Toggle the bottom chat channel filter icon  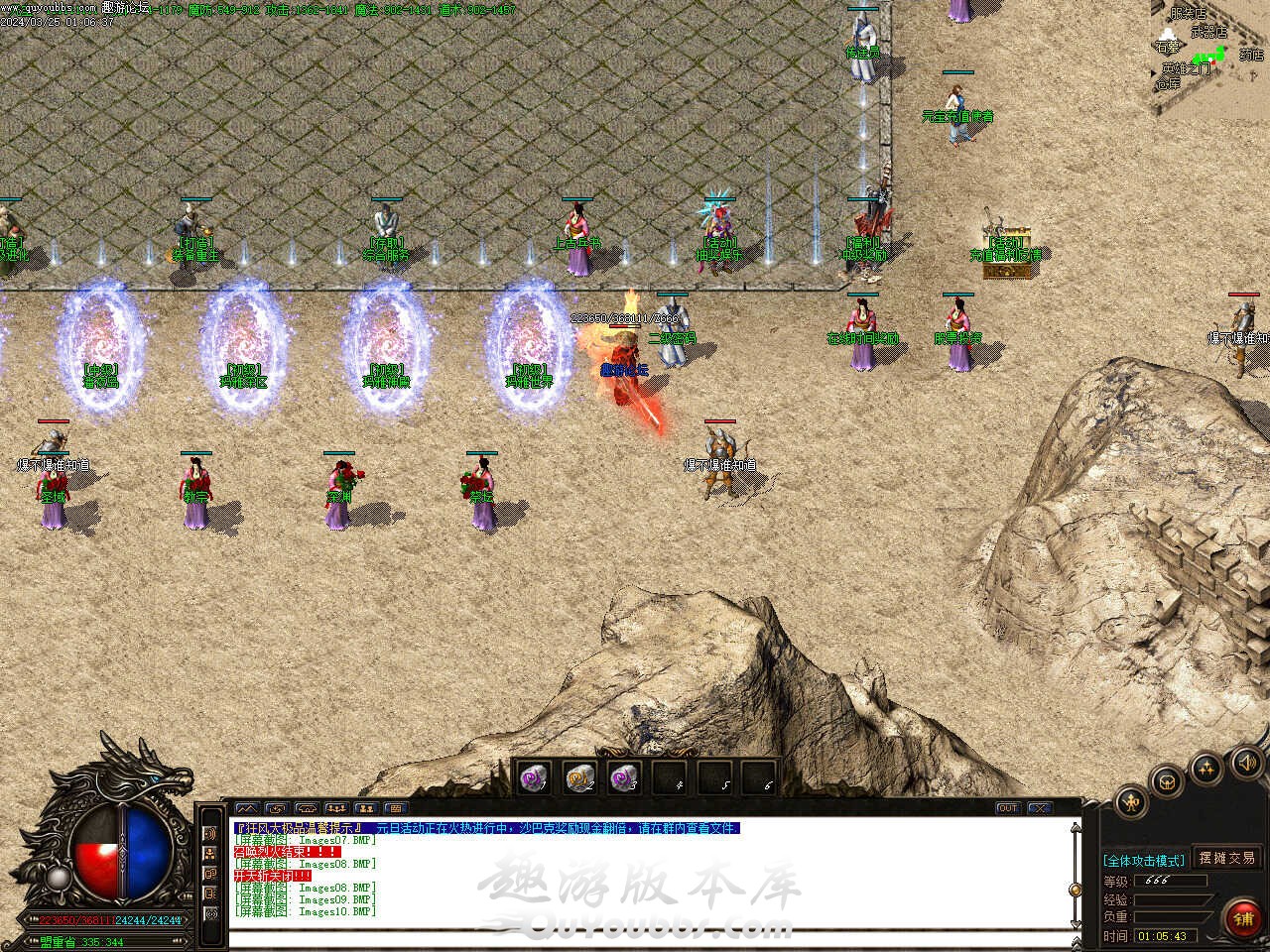[210, 914]
